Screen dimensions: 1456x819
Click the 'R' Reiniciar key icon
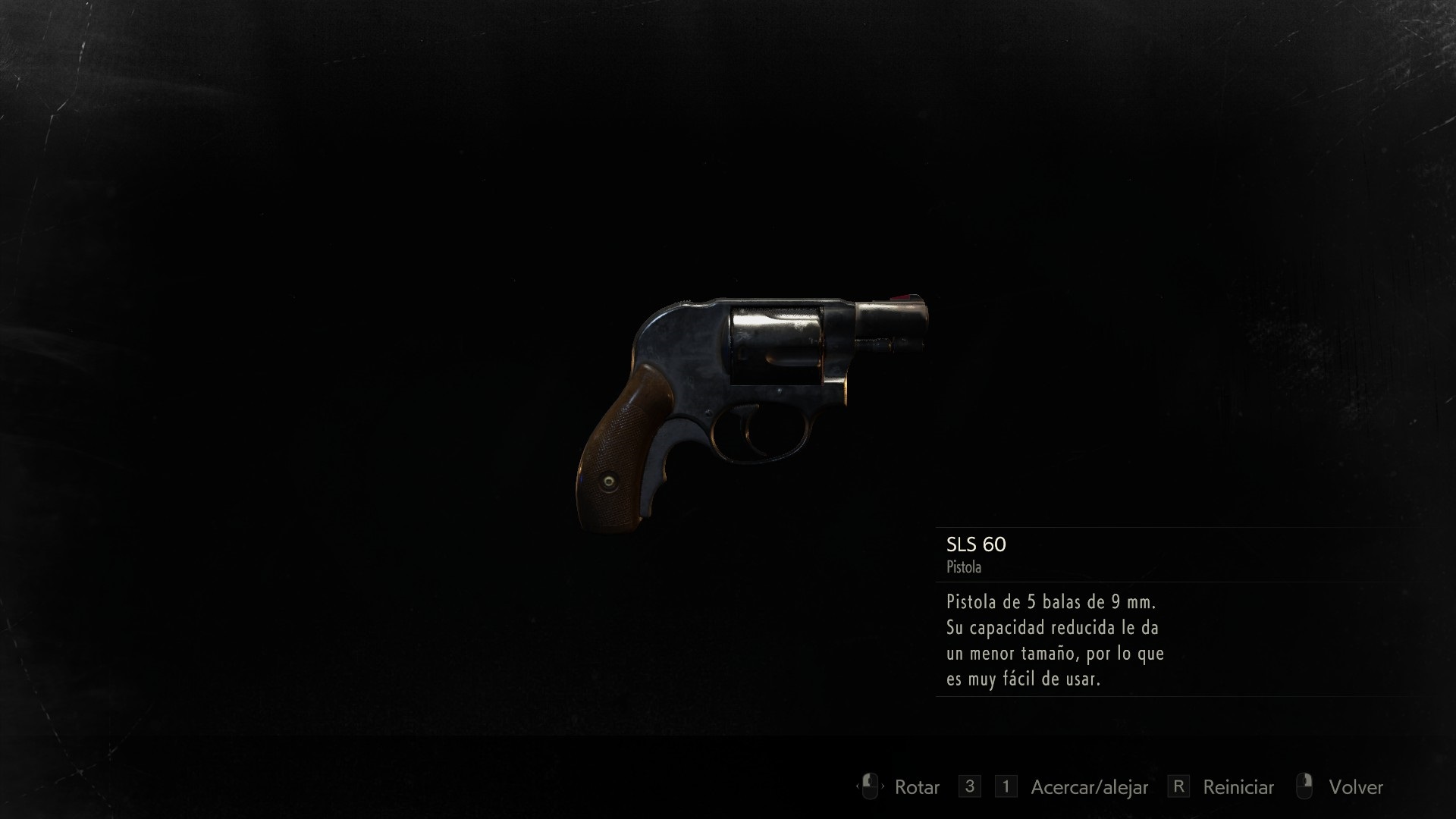click(x=1178, y=787)
